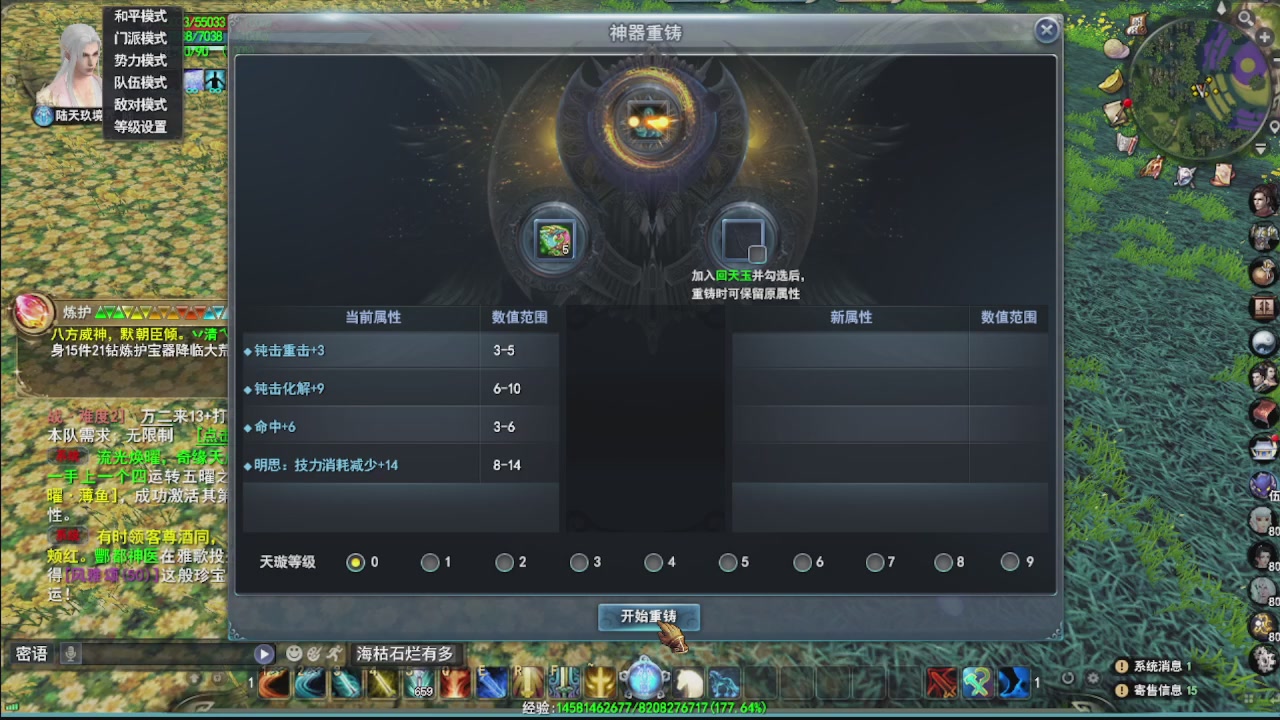The width and height of the screenshot is (1280, 720).
Task: Select 天璇等级 radio button 0
Action: 356,562
